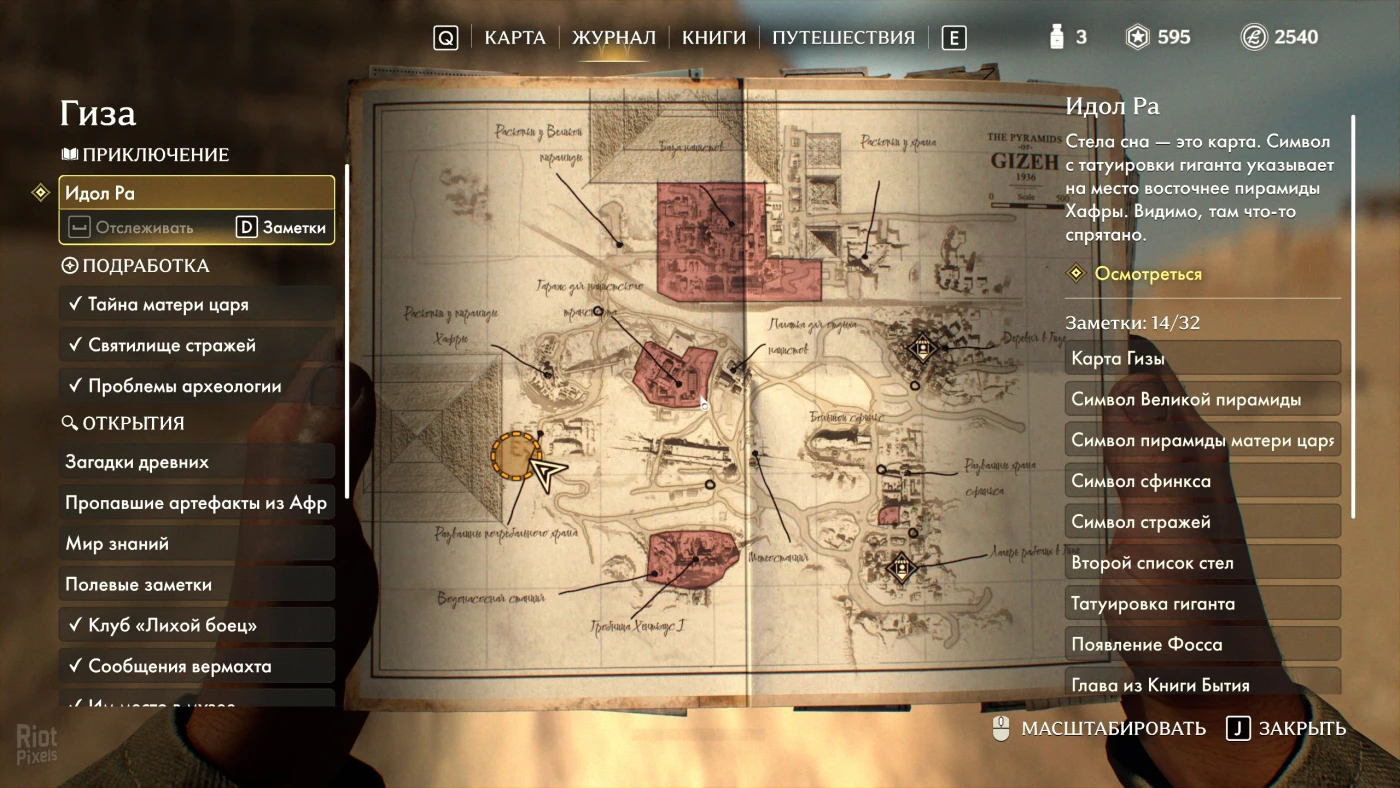Open the Татуировка гиганта note
This screenshot has width=1400, height=788.
click(x=1202, y=604)
